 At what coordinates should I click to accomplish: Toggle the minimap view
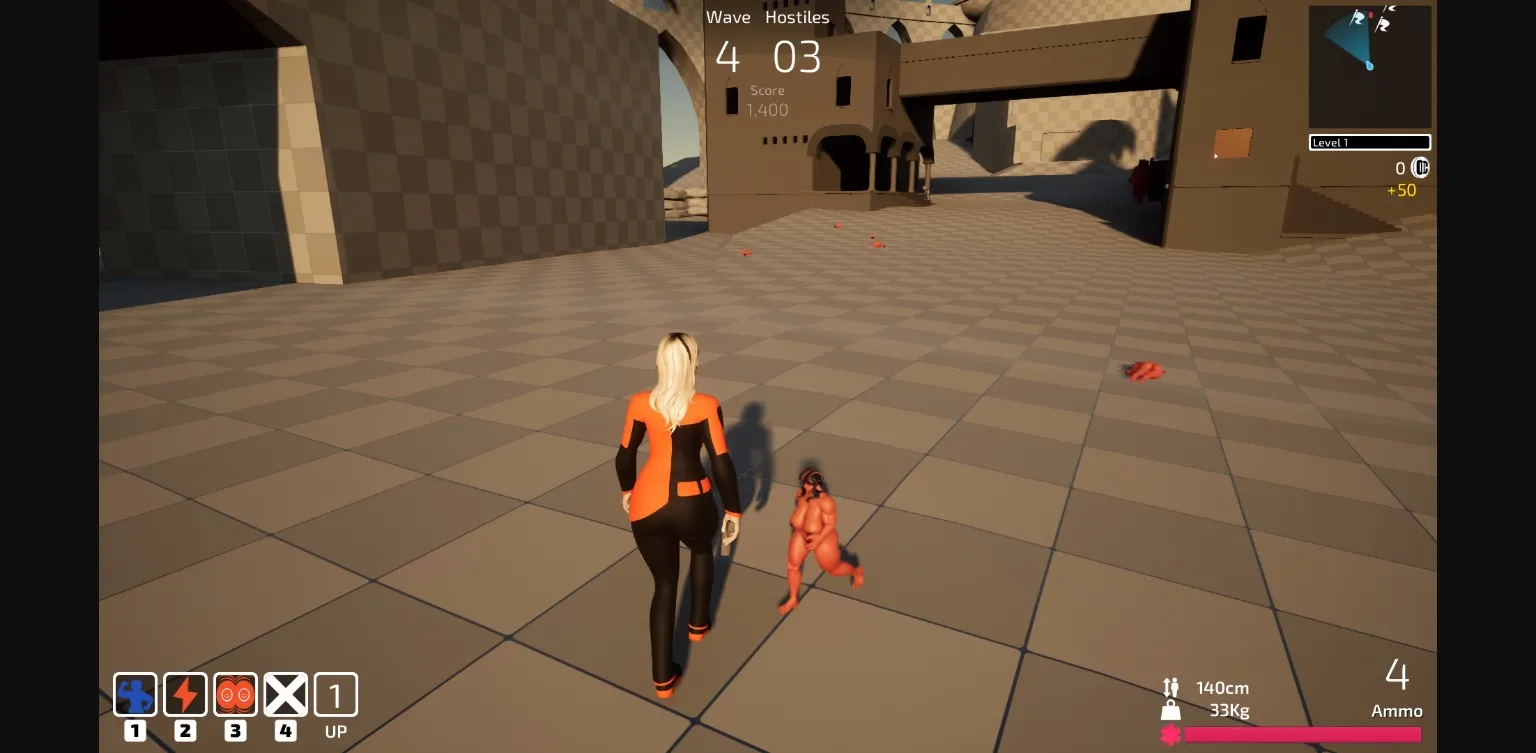1370,66
